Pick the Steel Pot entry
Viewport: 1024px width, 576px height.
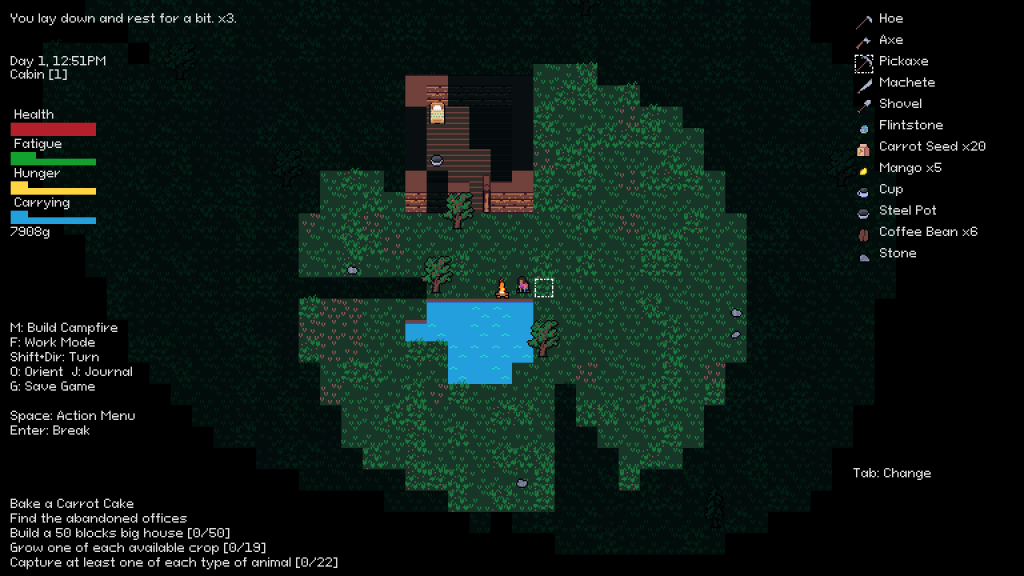pos(908,211)
